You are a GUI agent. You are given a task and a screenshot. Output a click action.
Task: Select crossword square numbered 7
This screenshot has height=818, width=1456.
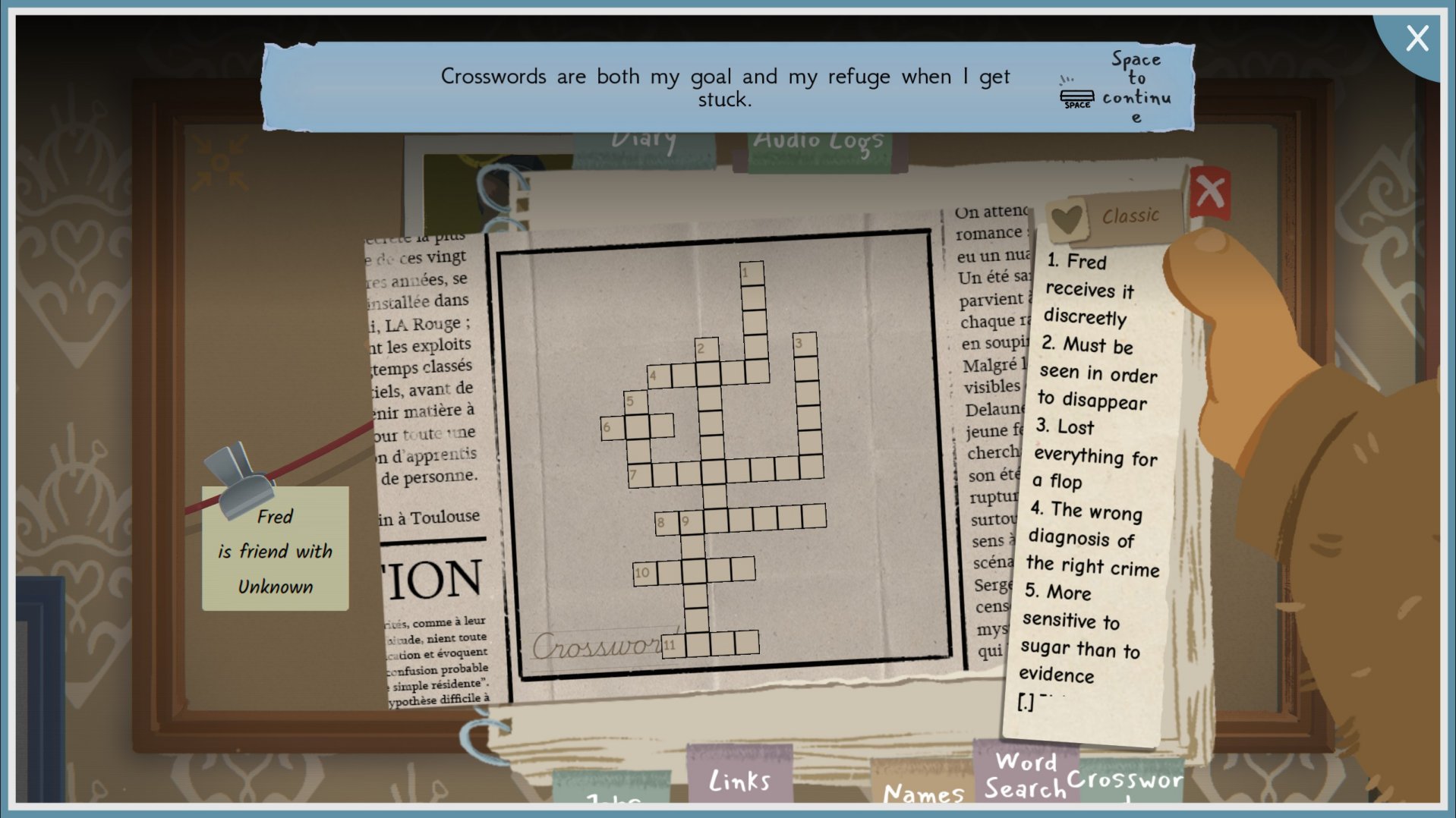point(639,475)
